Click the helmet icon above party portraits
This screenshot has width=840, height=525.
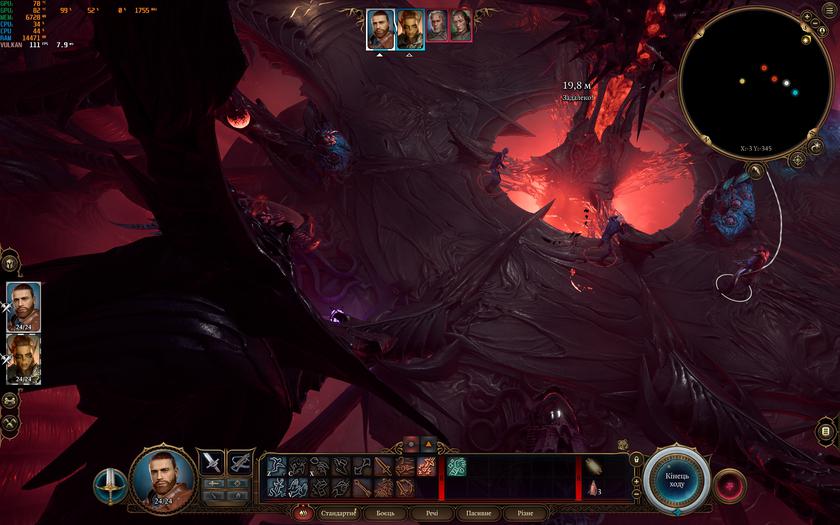click(9, 263)
